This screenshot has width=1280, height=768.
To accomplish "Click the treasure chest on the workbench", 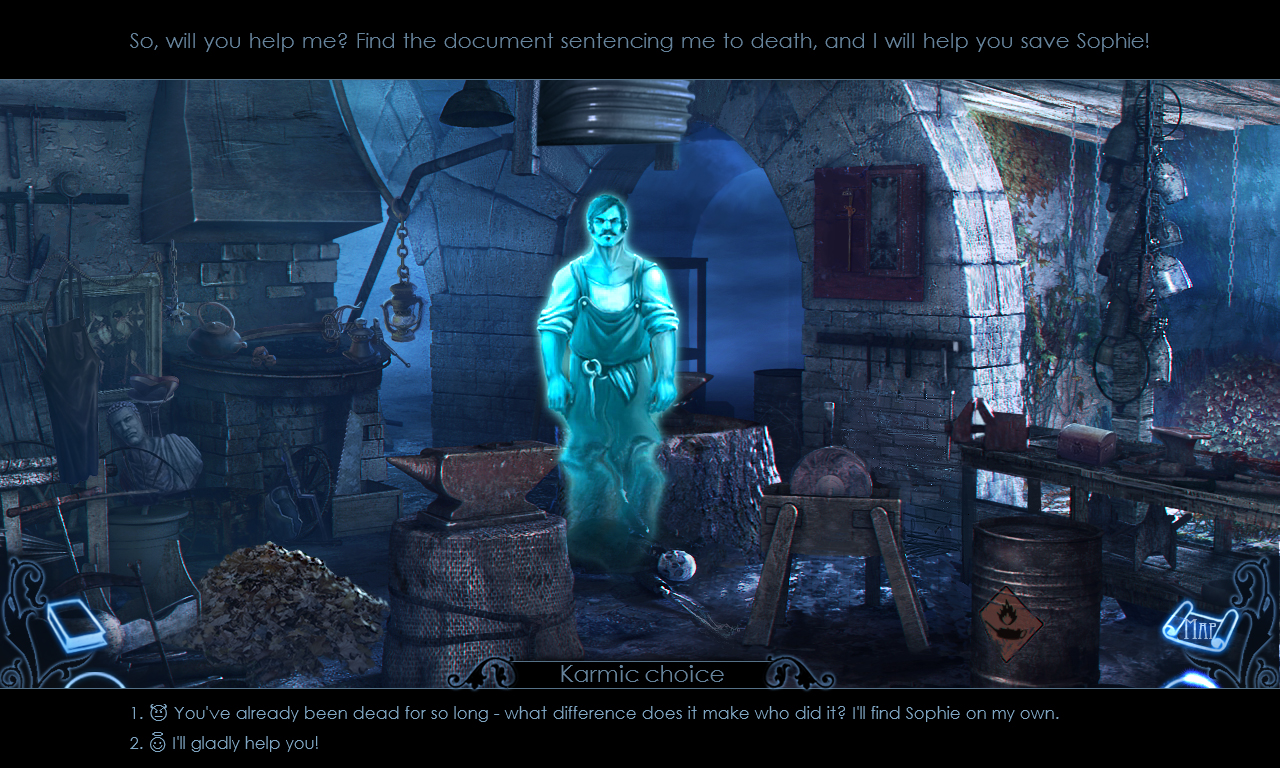I will coord(1085,440).
